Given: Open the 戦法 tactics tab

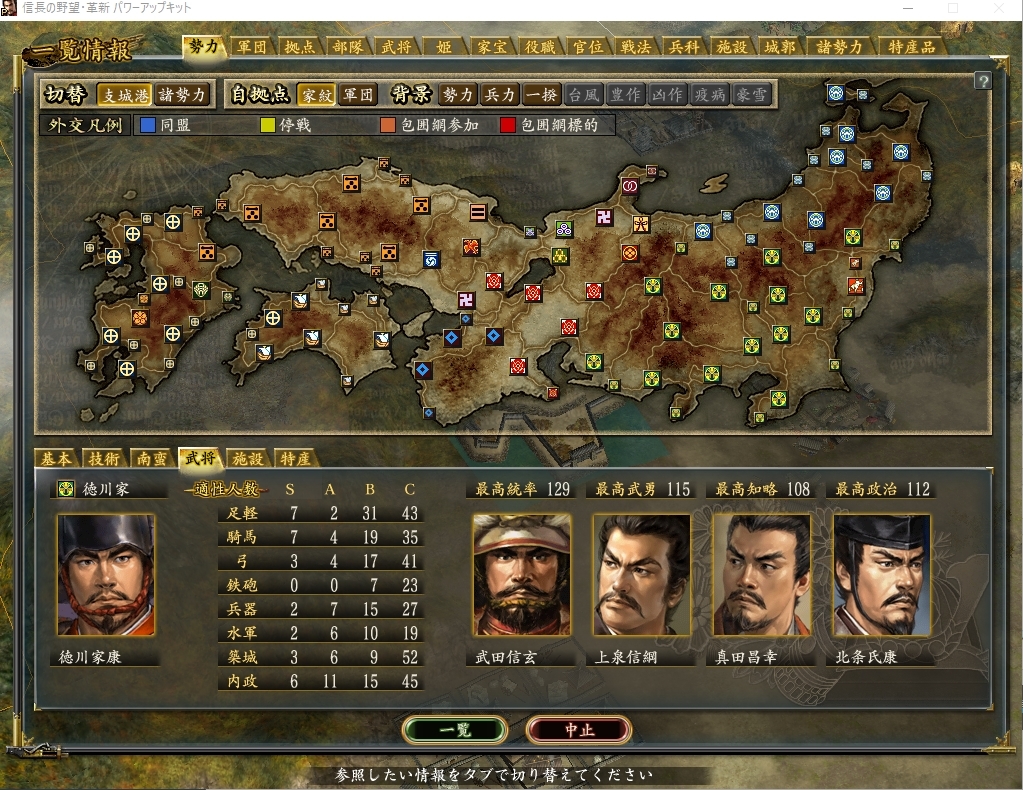Looking at the screenshot, I should point(635,47).
